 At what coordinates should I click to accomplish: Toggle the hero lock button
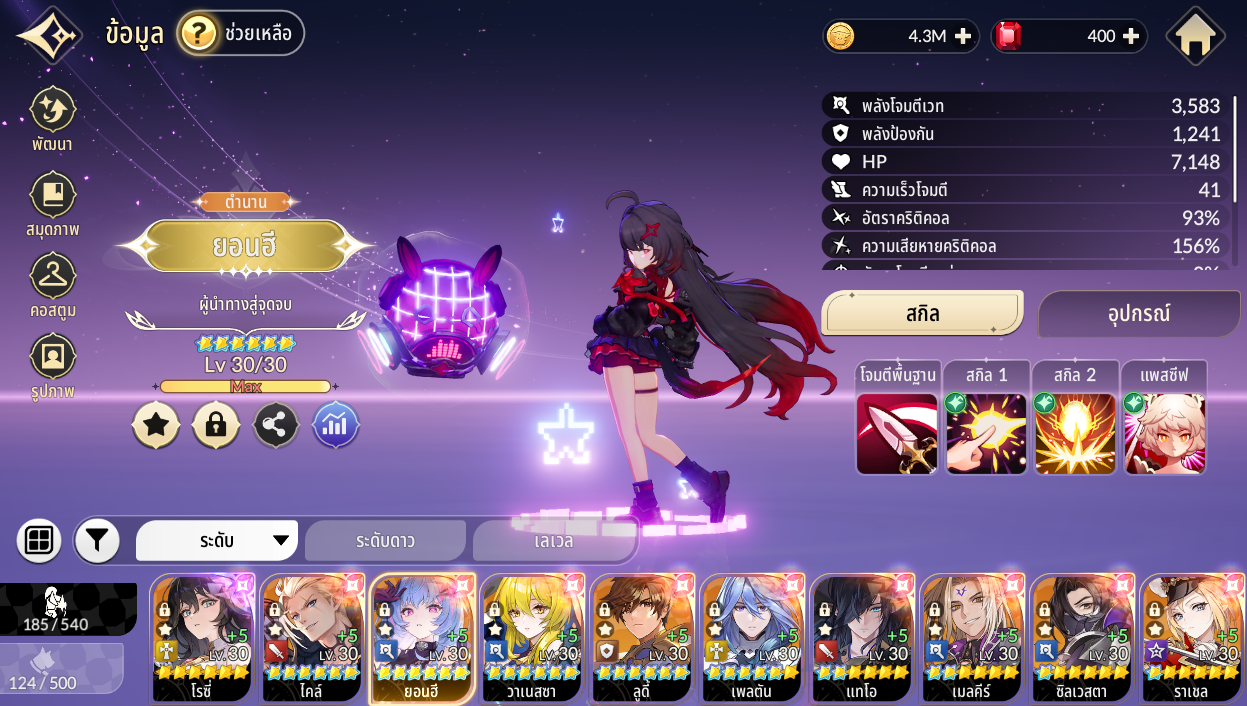(x=216, y=425)
